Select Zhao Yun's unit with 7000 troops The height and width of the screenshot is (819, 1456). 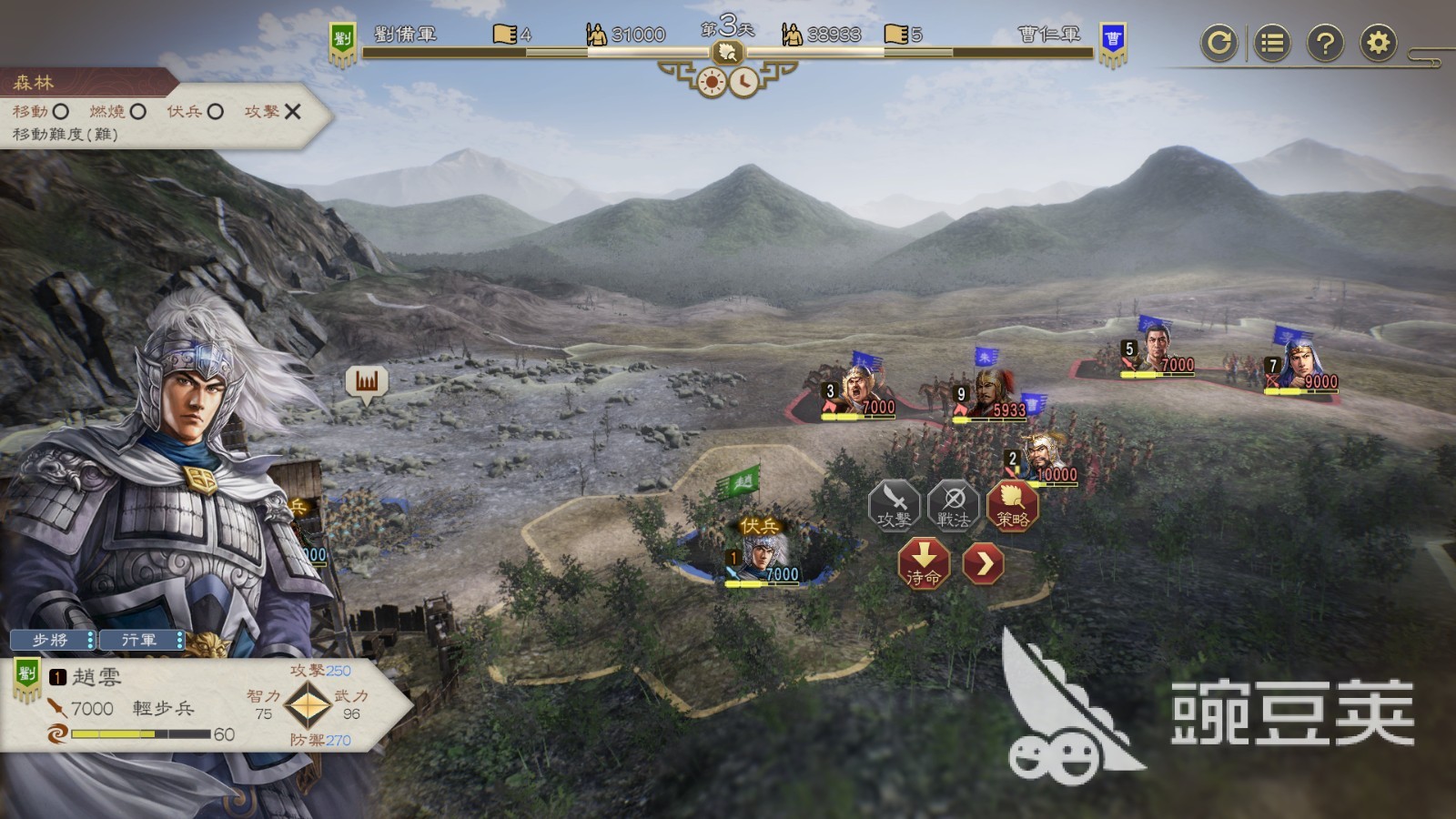click(x=763, y=555)
